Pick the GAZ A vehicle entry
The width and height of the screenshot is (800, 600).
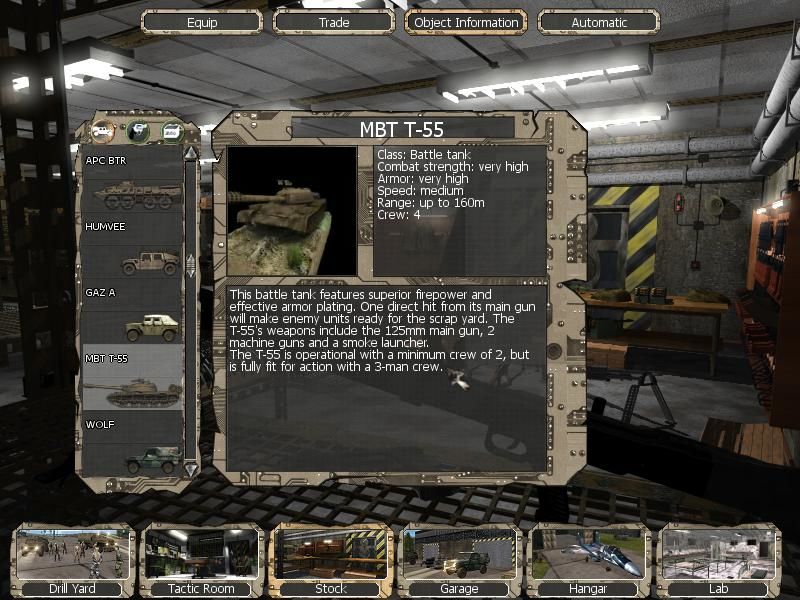[x=131, y=314]
